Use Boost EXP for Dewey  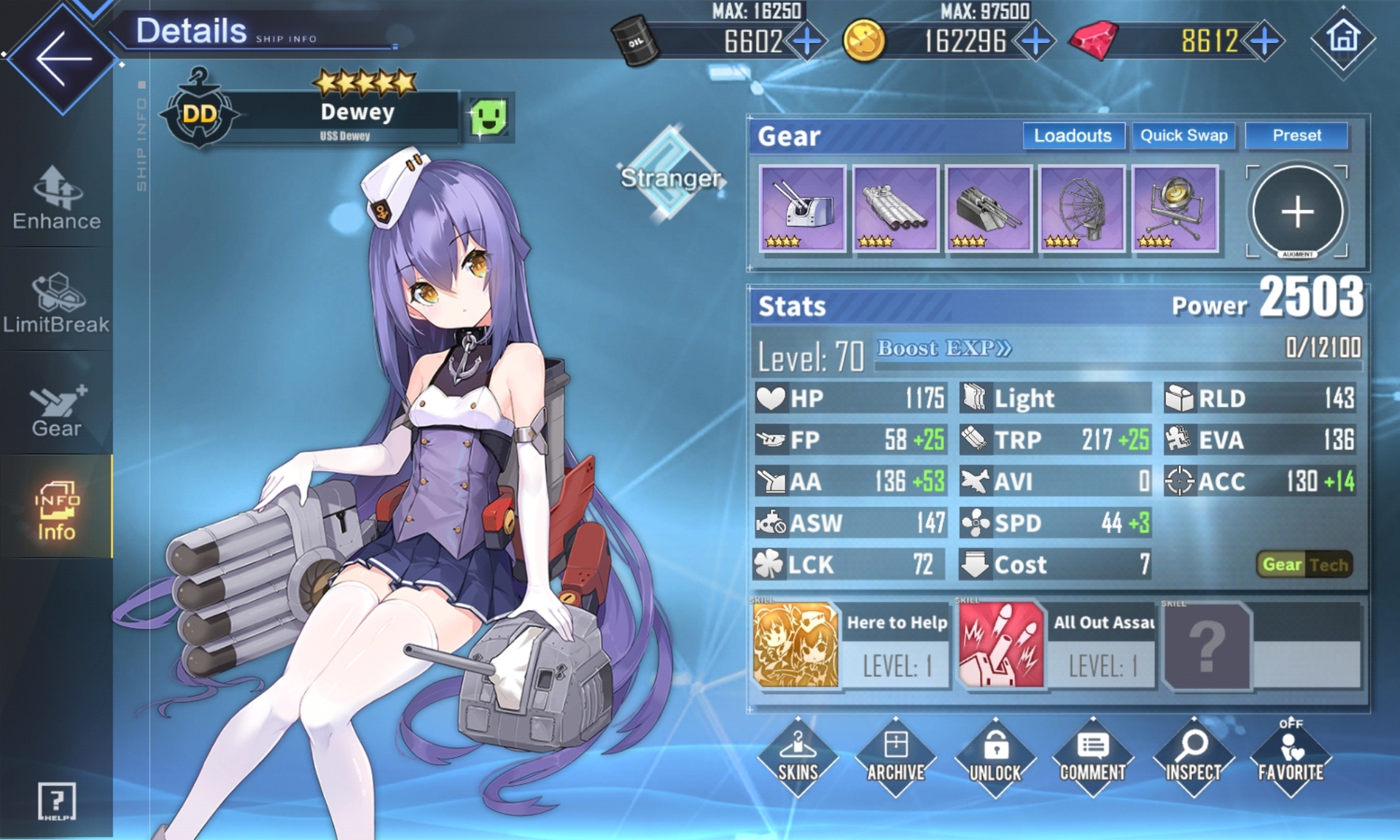(x=944, y=349)
